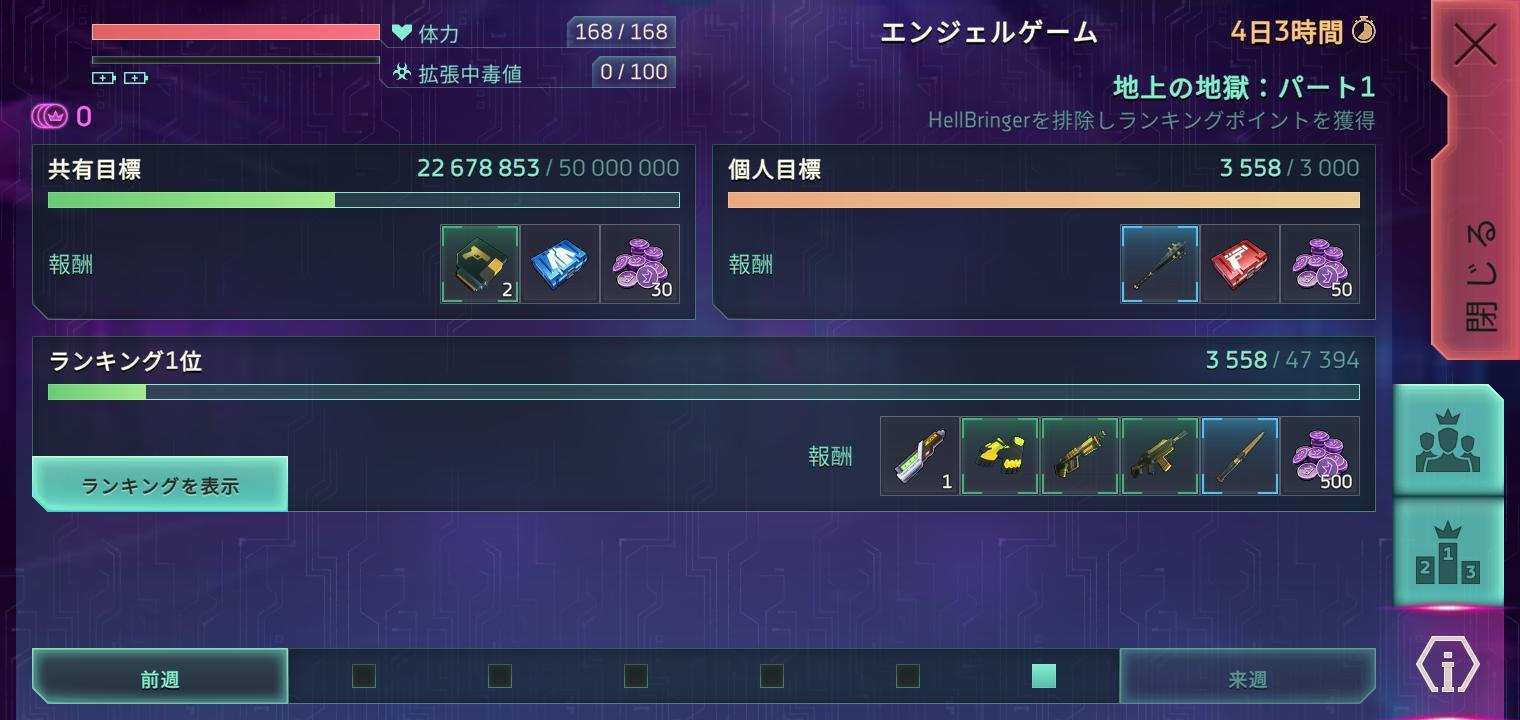Select the blue material reward in shared goal
Image resolution: width=1520 pixels, height=720 pixels.
point(559,263)
